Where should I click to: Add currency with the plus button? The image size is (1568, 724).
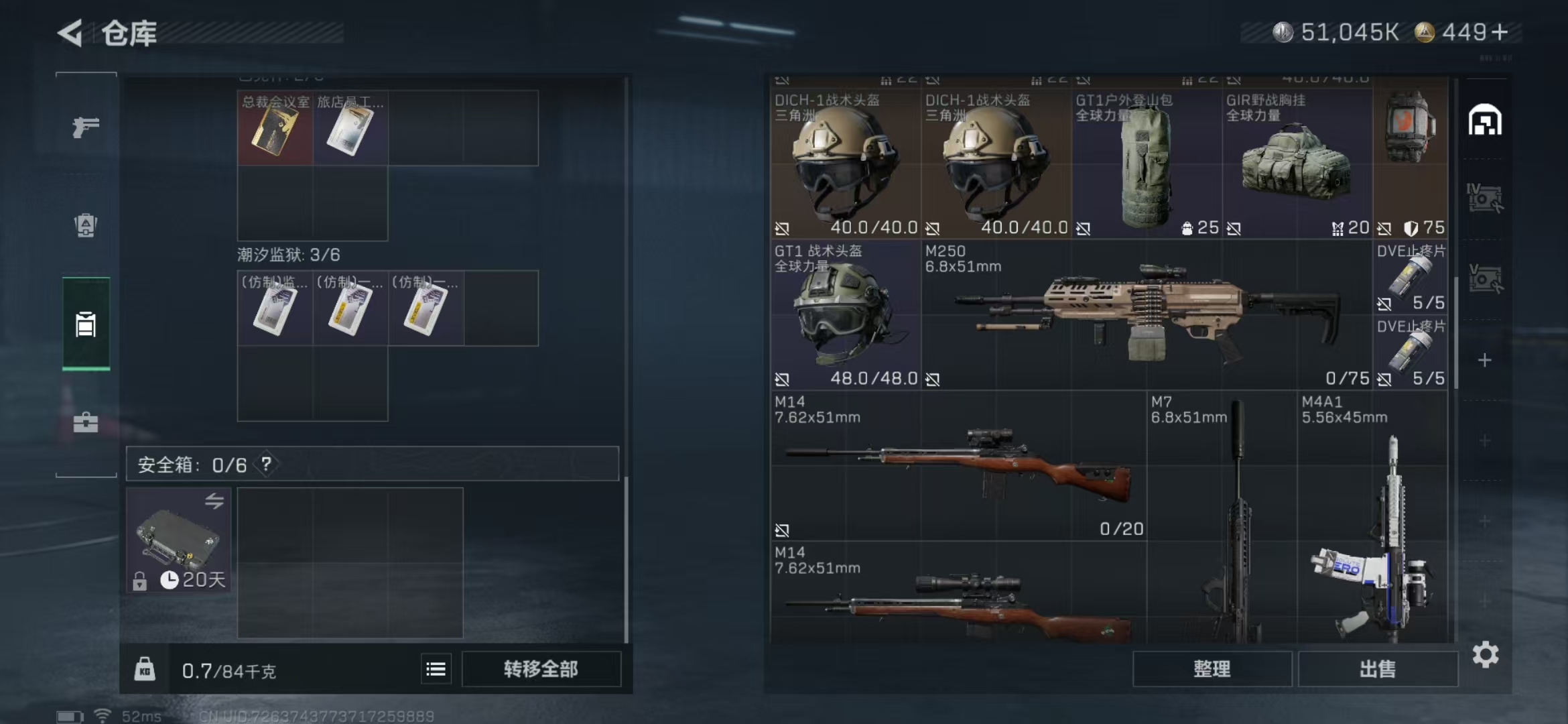pyautogui.click(x=1501, y=32)
